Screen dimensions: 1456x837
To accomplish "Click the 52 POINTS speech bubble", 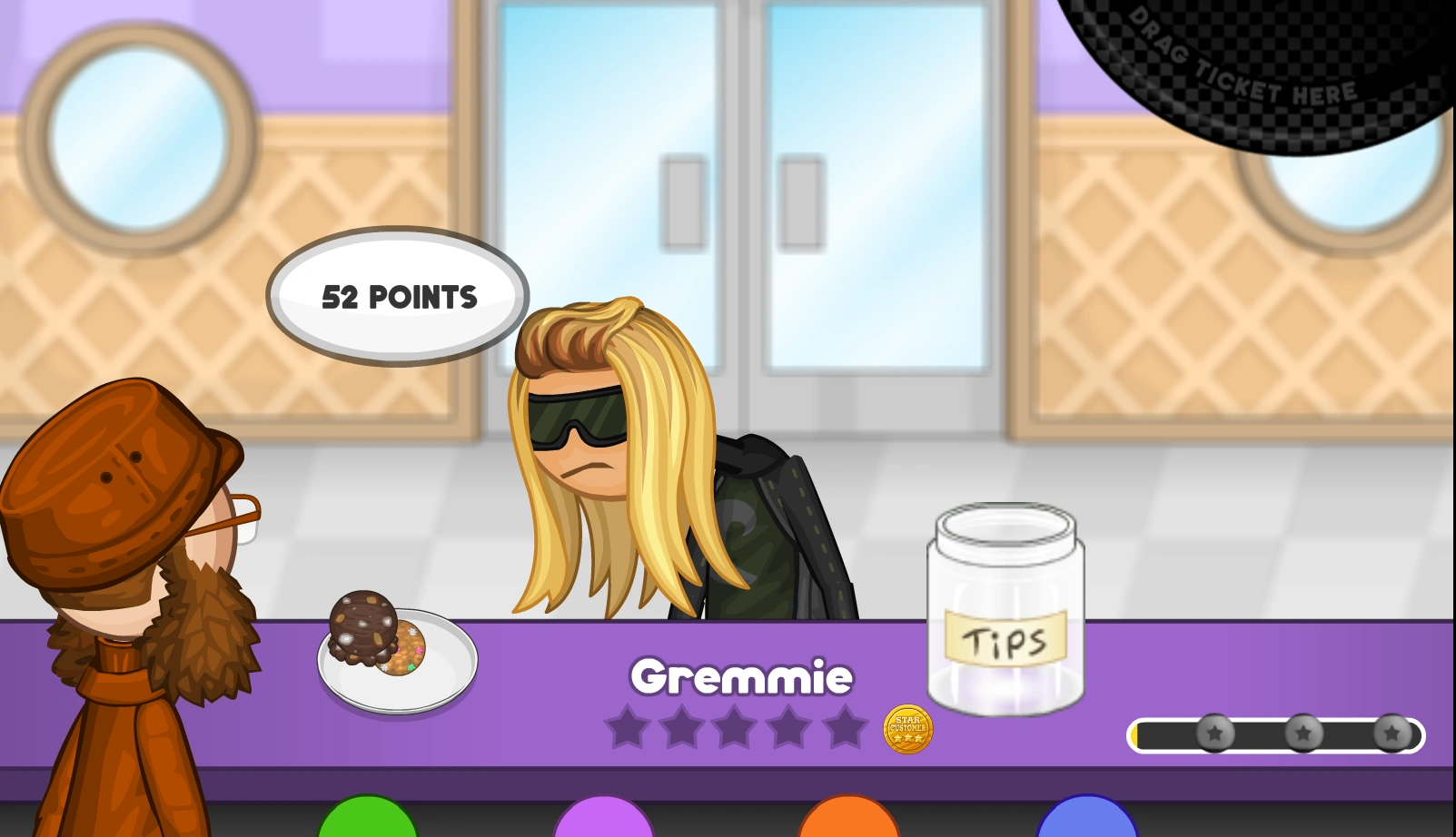I will point(398,296).
